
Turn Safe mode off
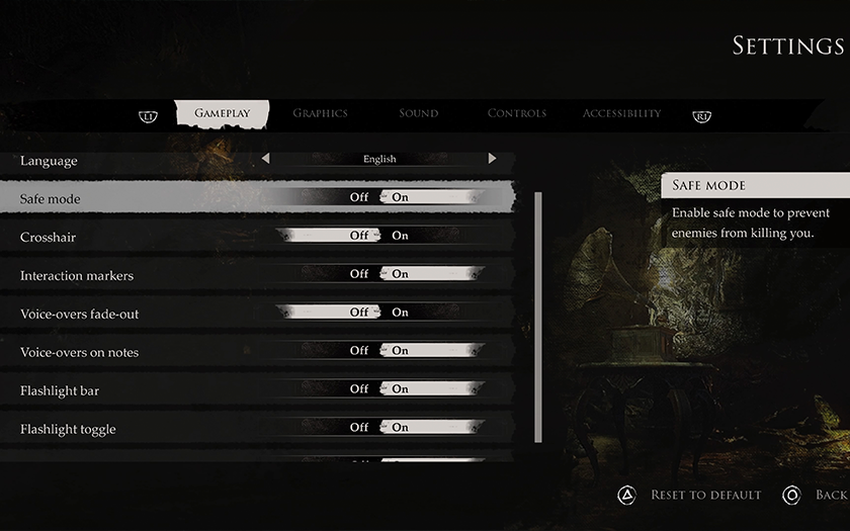[x=359, y=198]
